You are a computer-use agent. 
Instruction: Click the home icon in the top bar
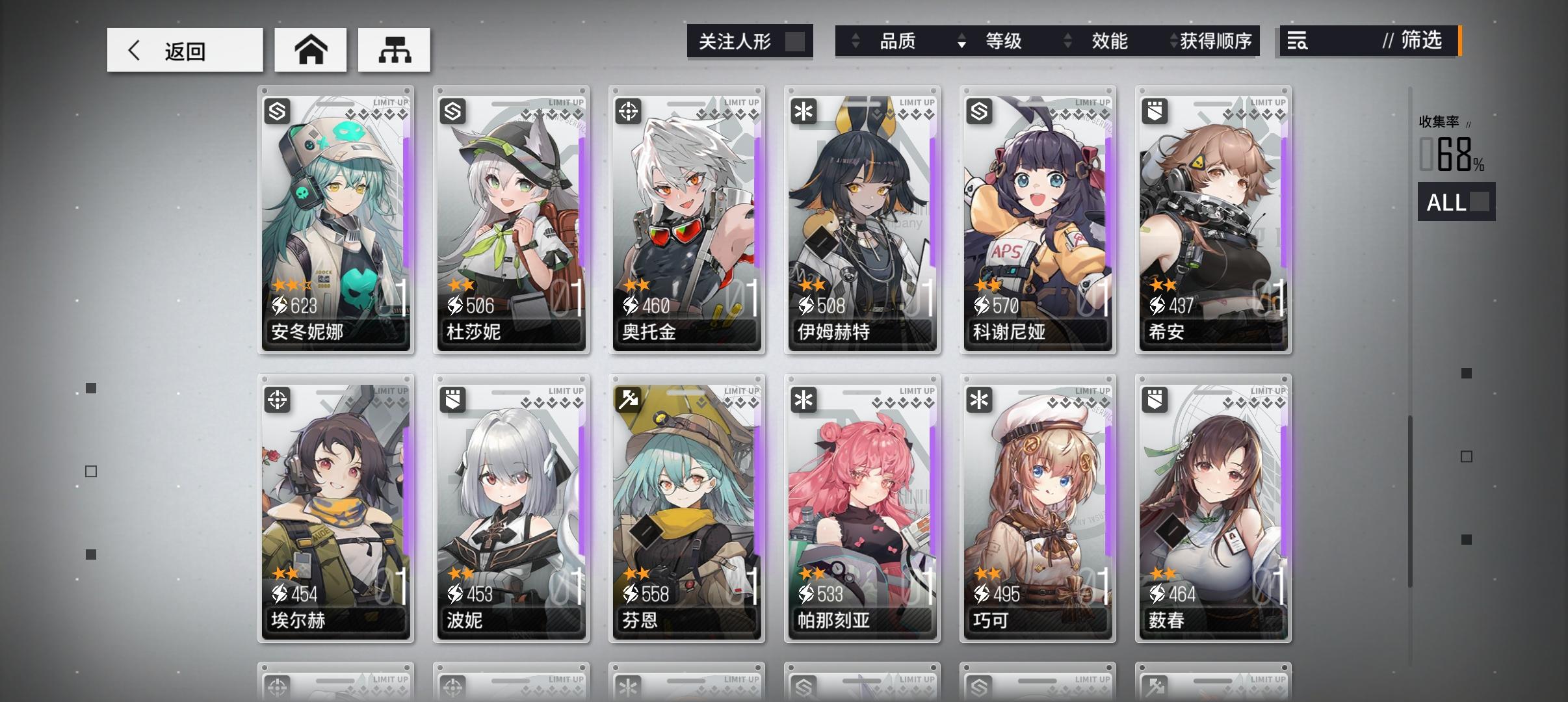(311, 49)
